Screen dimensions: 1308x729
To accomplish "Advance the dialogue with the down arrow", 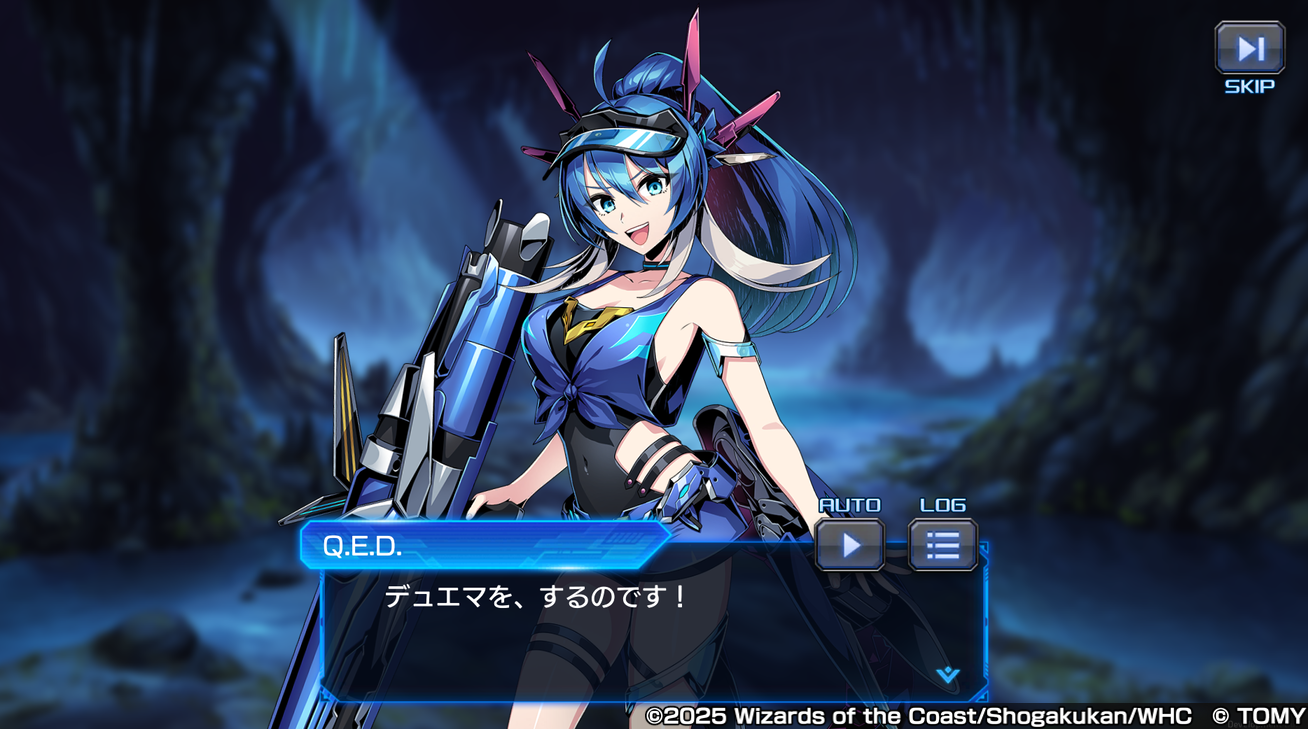I will [x=947, y=675].
